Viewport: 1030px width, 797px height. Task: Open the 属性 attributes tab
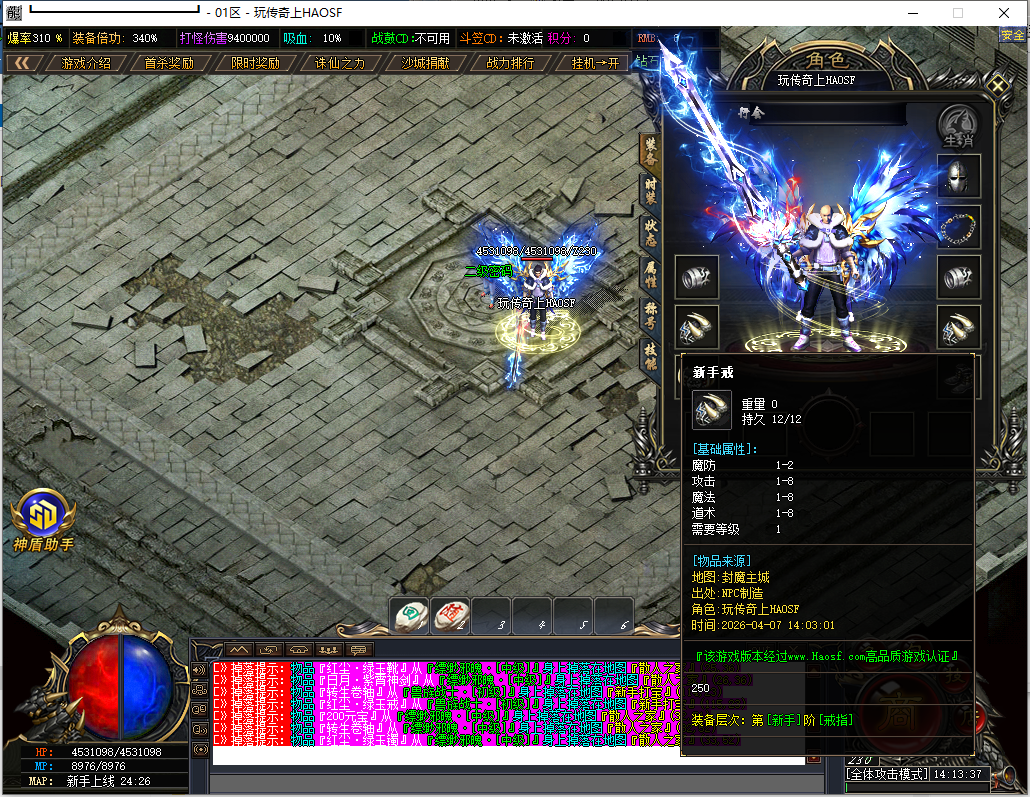click(x=650, y=273)
